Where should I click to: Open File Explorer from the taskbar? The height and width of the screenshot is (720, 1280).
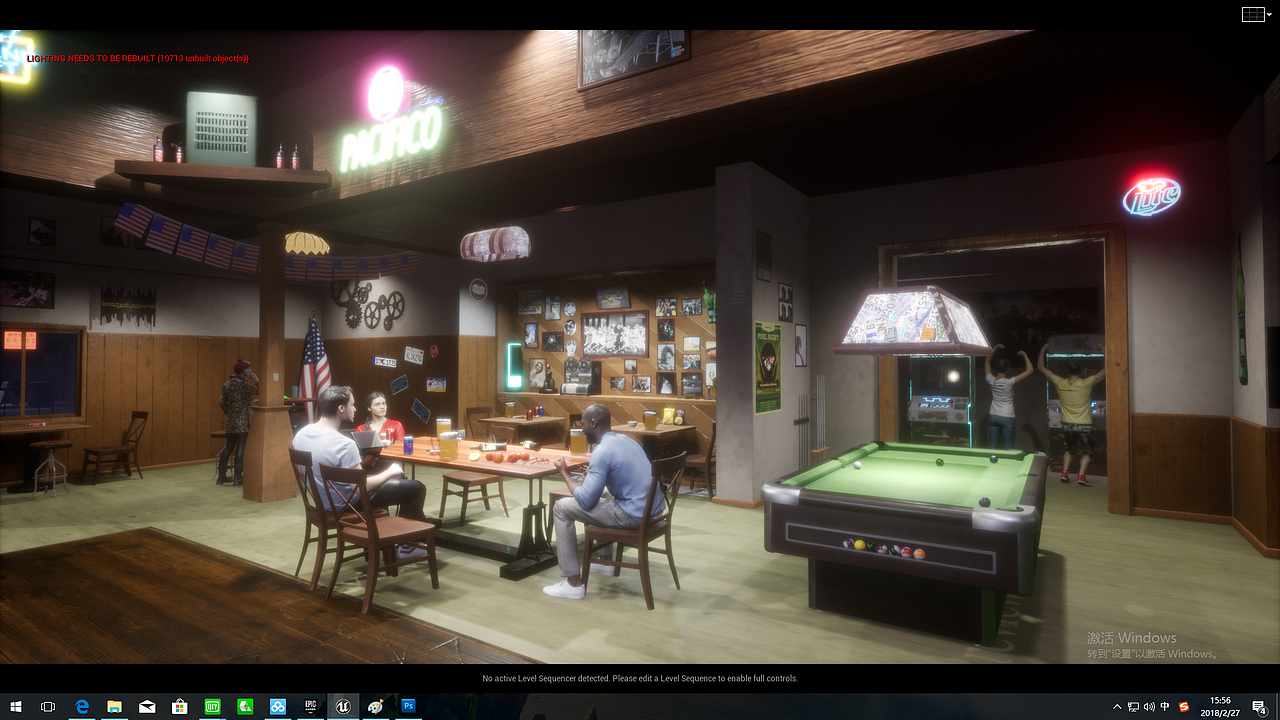point(114,706)
